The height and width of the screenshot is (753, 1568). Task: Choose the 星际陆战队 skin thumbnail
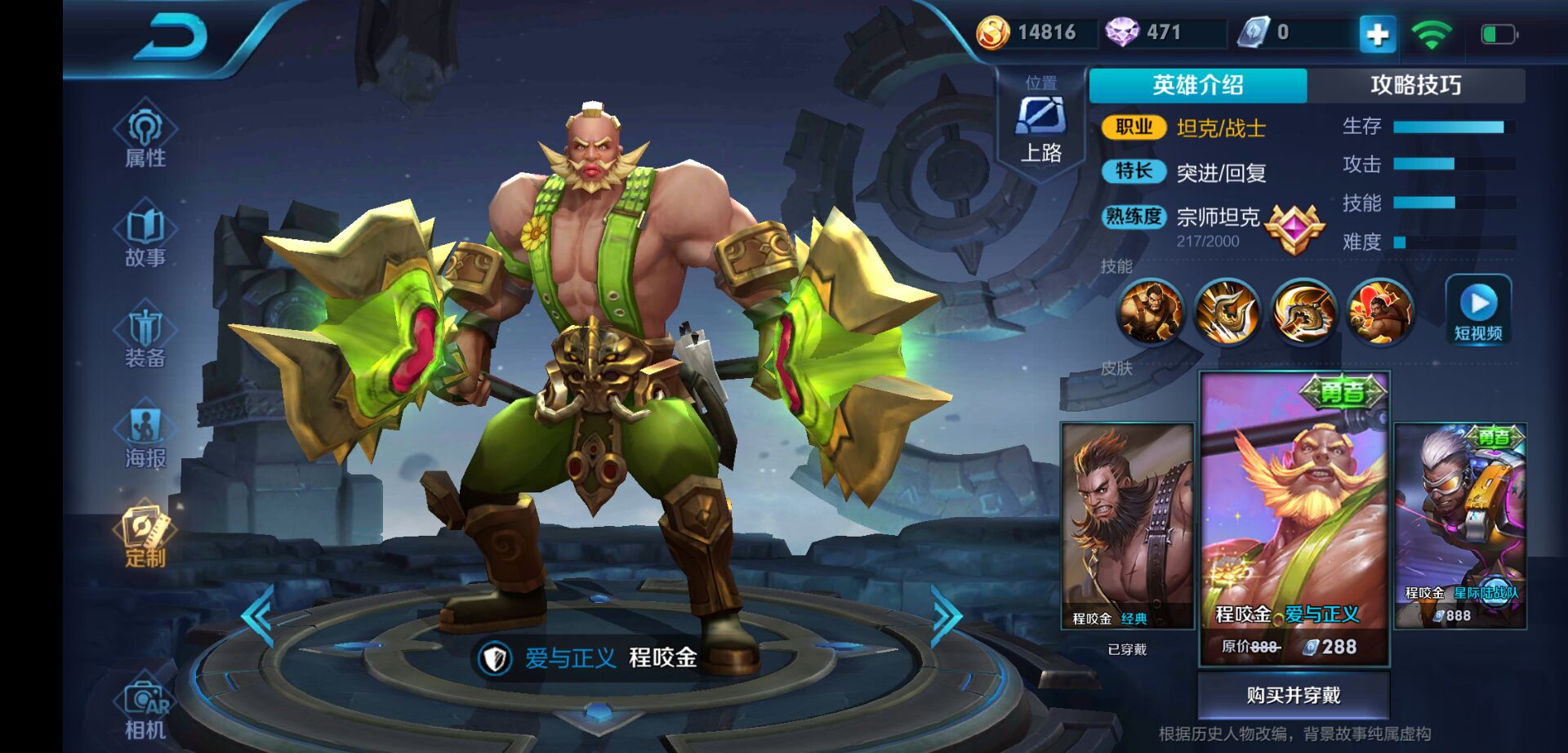[1460, 525]
